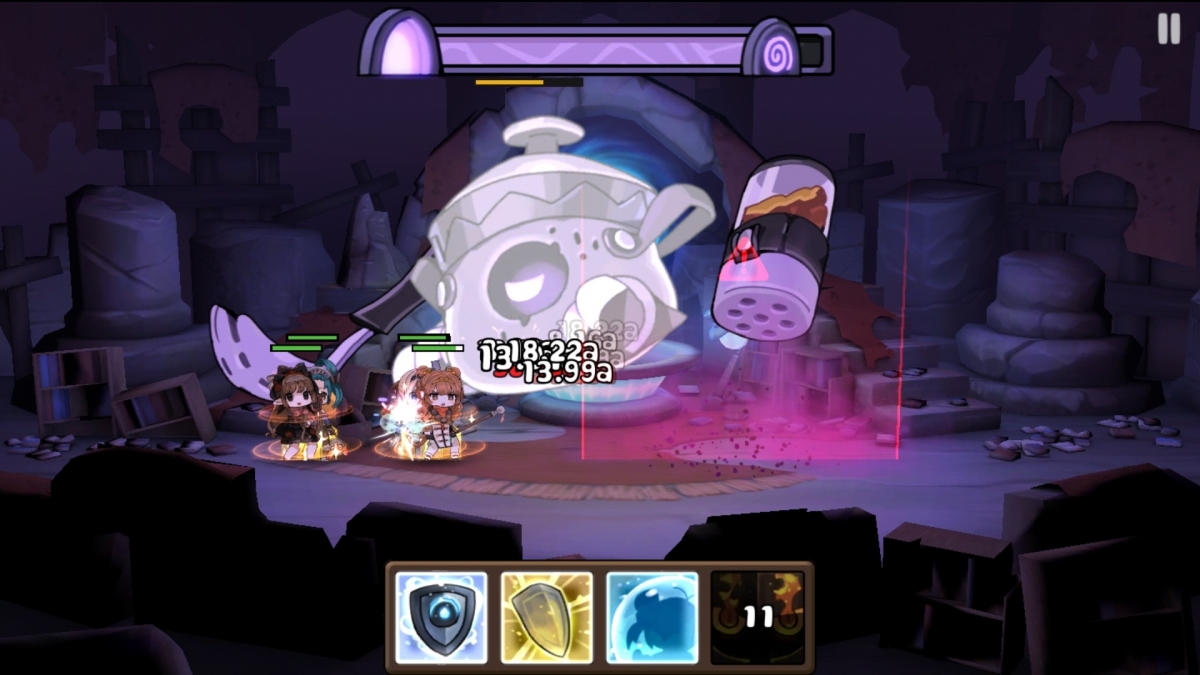Image resolution: width=1200 pixels, height=675 pixels.
Task: Select the fire skill on cooldown 11
Action: point(758,617)
